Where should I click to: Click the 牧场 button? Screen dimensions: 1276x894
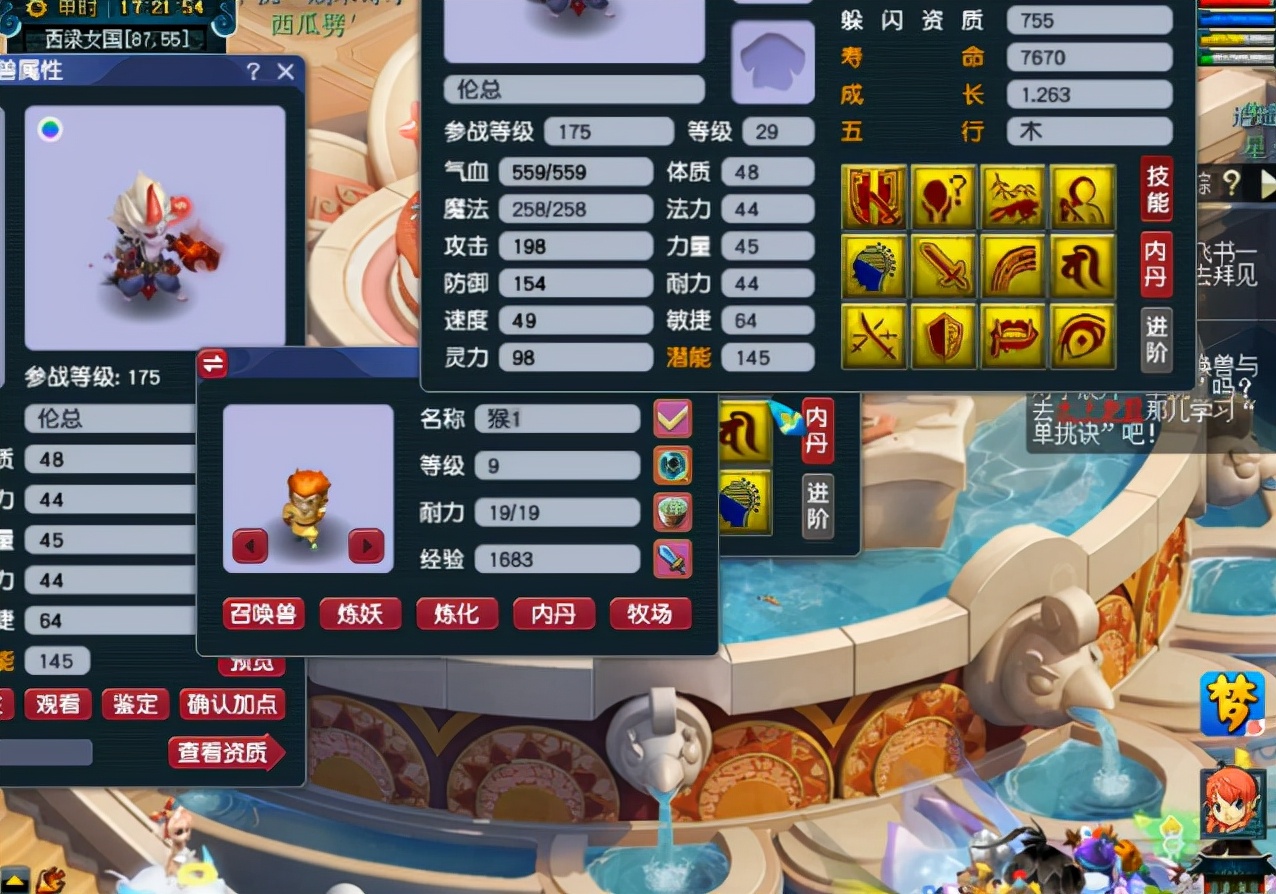click(650, 613)
